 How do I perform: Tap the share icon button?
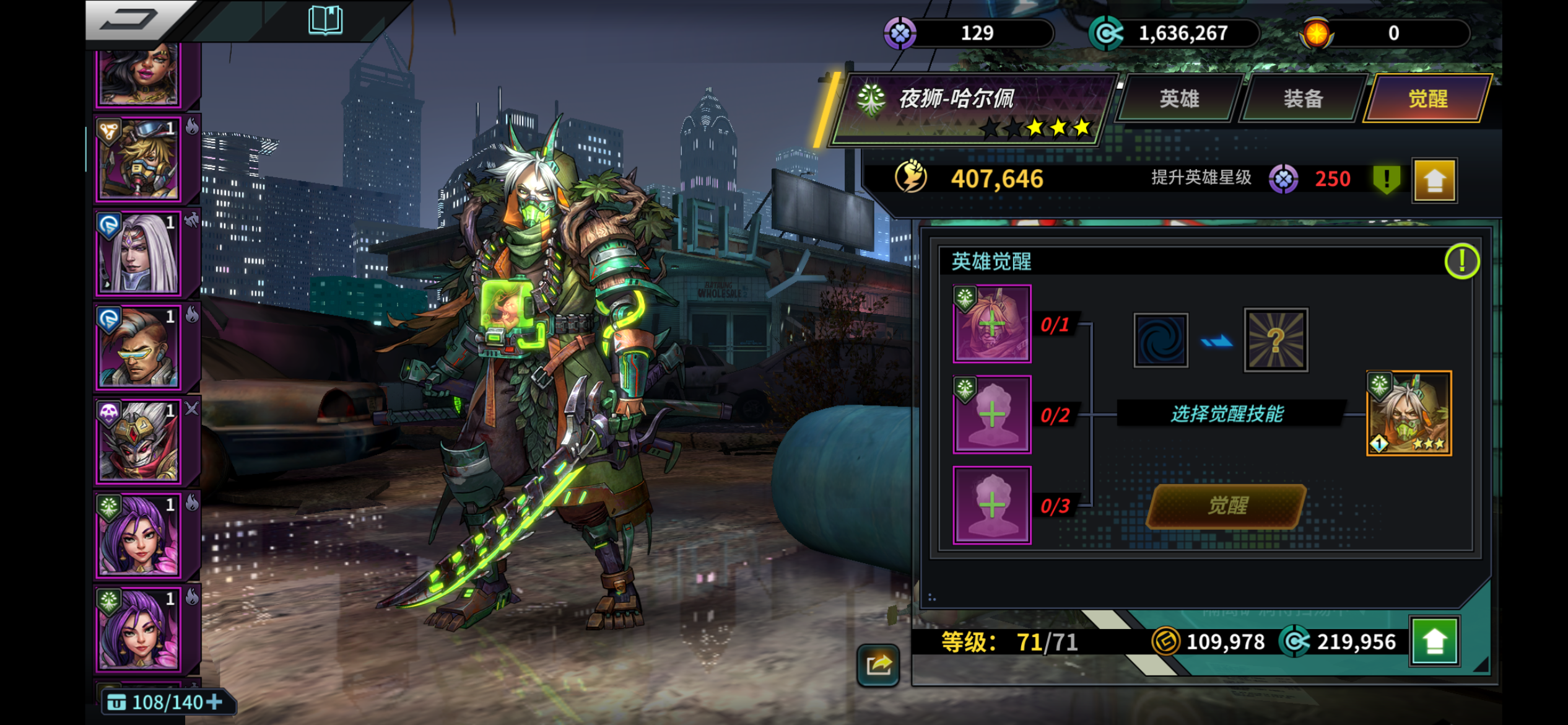pyautogui.click(x=878, y=665)
